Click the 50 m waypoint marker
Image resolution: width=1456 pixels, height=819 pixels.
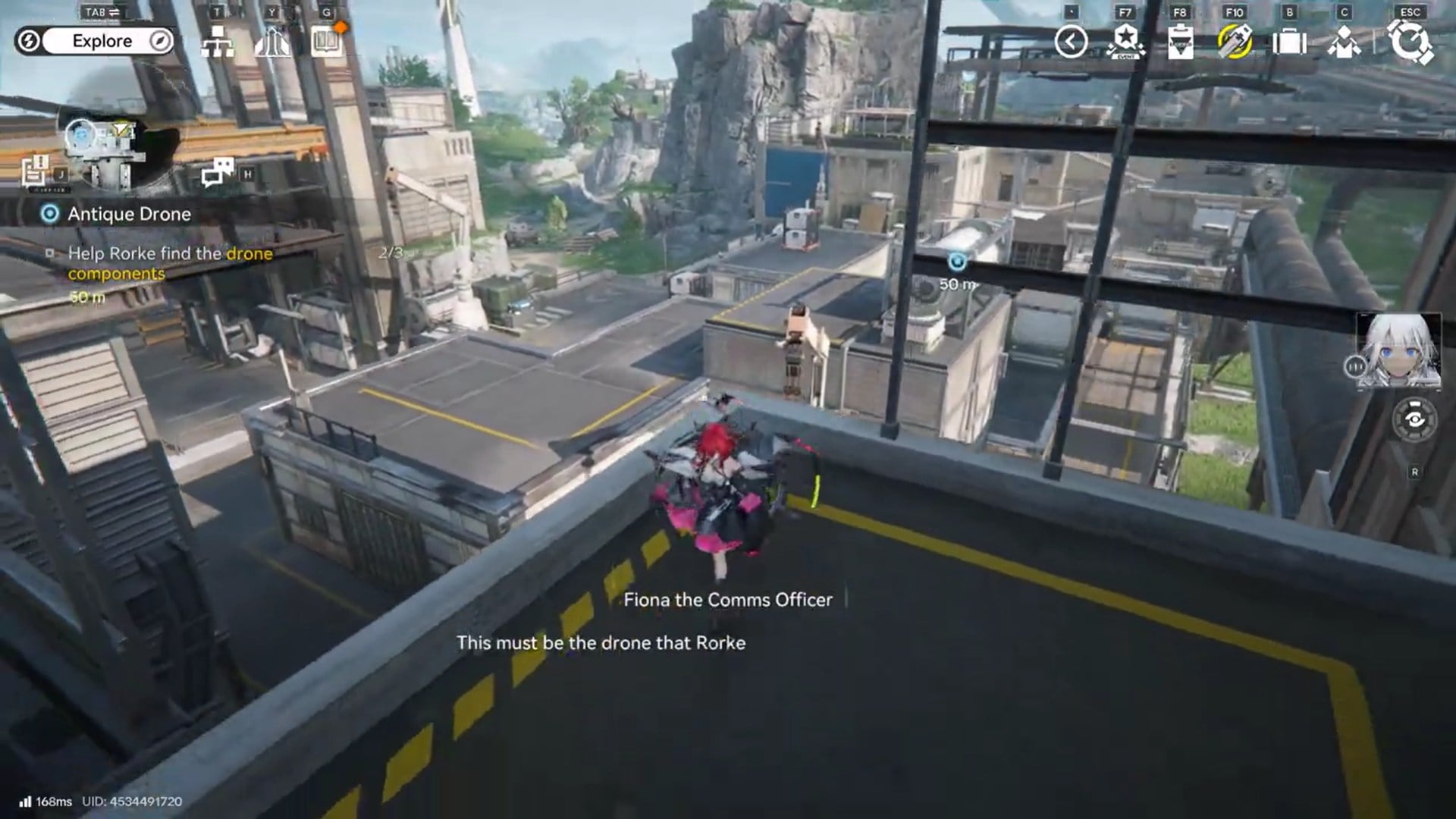[x=957, y=260]
